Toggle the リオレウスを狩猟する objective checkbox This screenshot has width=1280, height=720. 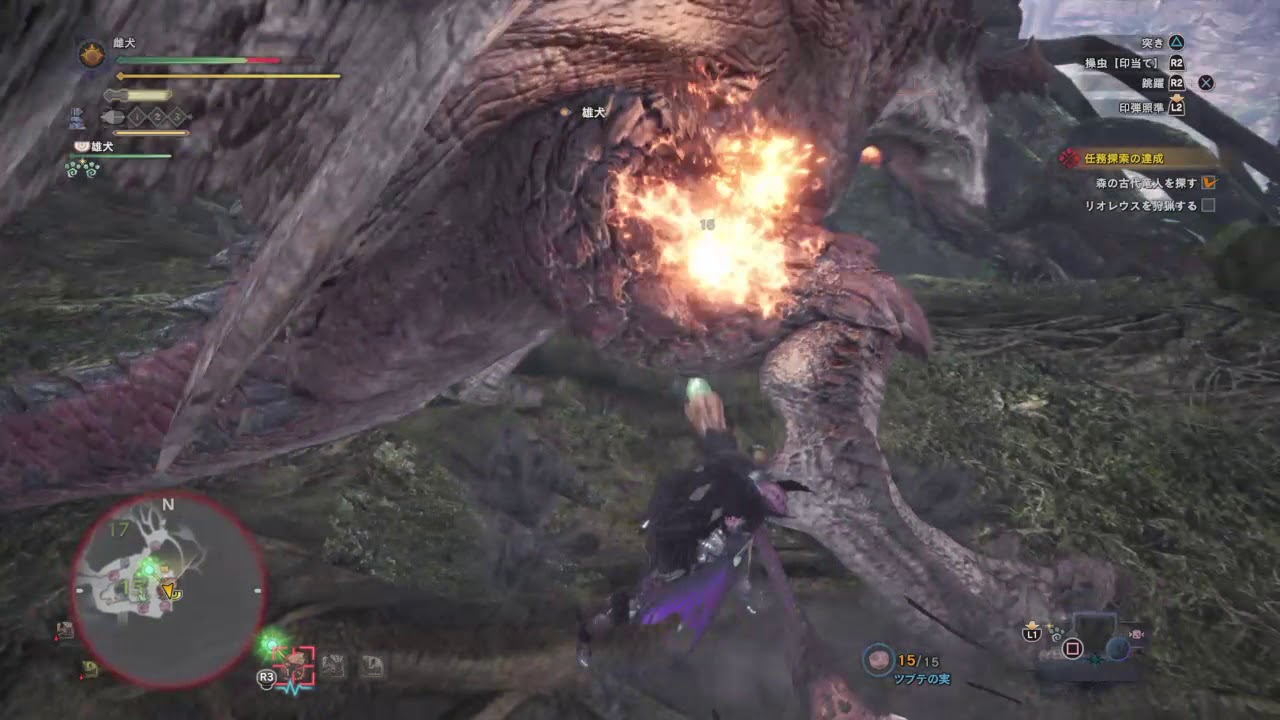1209,206
